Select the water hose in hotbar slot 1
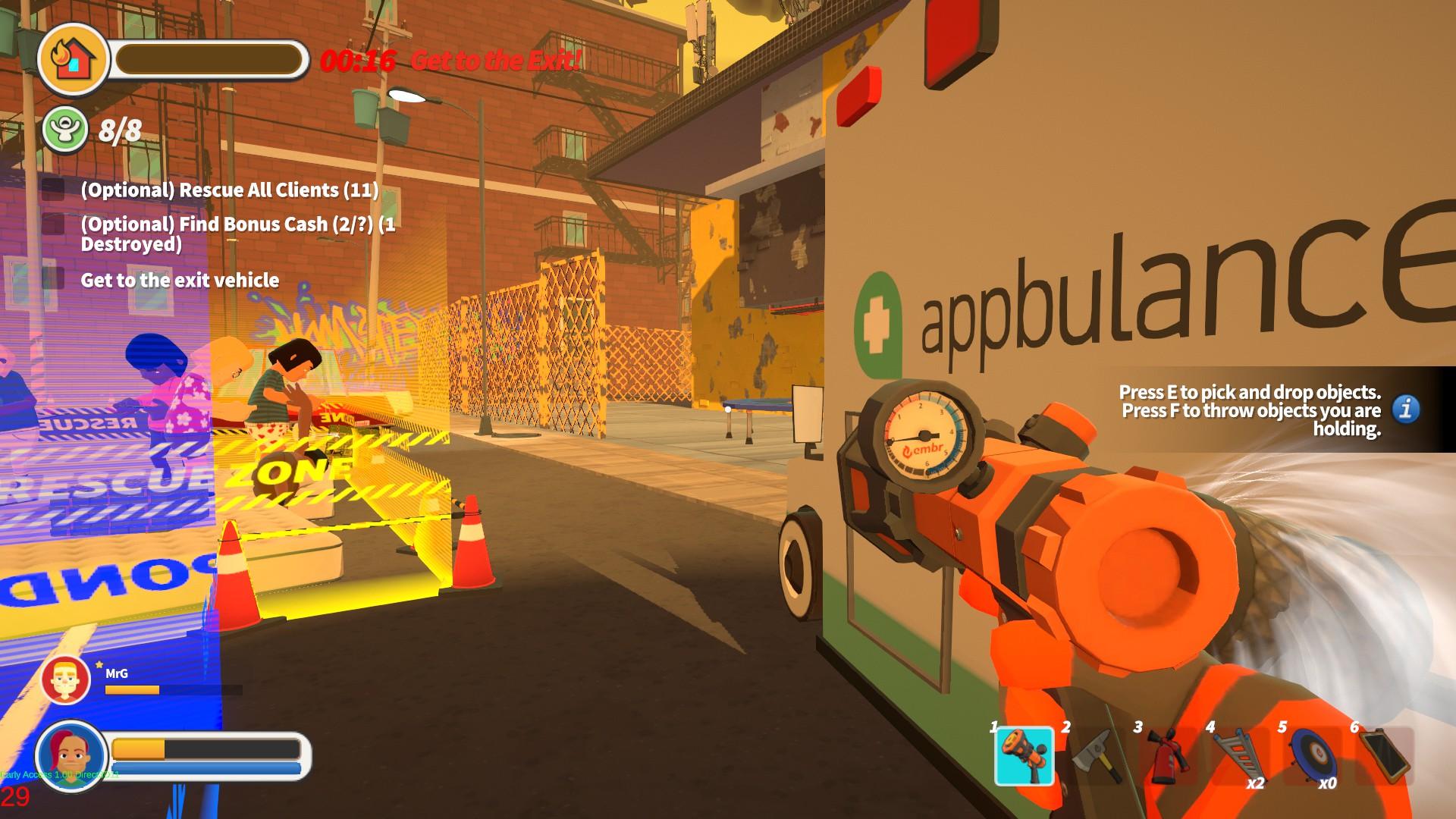Image resolution: width=1456 pixels, height=819 pixels. coord(1024,755)
